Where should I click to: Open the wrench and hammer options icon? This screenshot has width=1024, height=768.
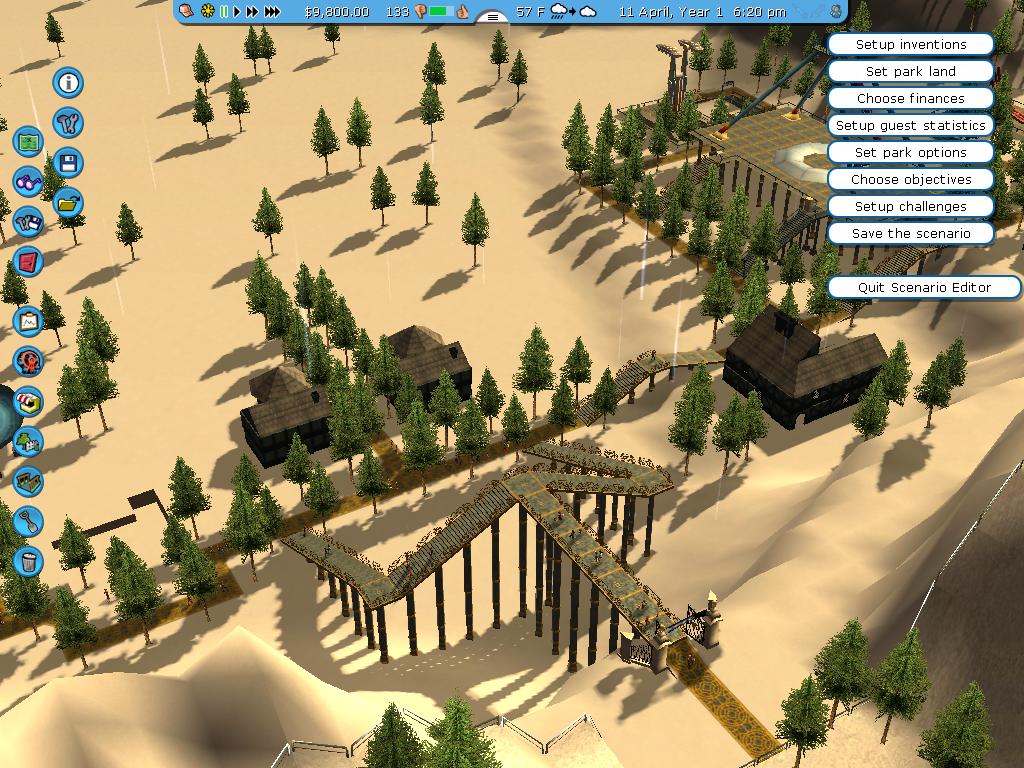(68, 123)
